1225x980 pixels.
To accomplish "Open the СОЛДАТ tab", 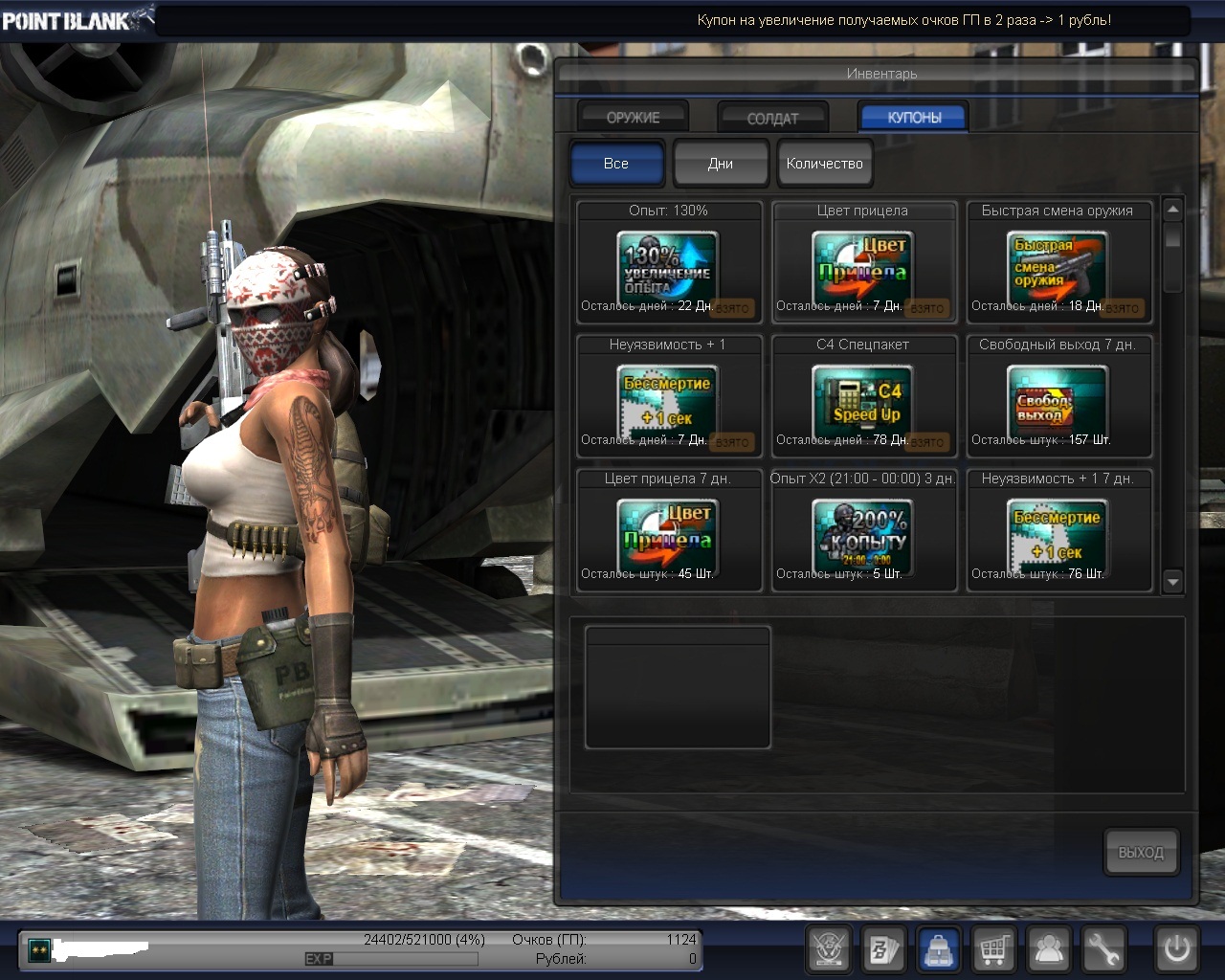I will 772,118.
